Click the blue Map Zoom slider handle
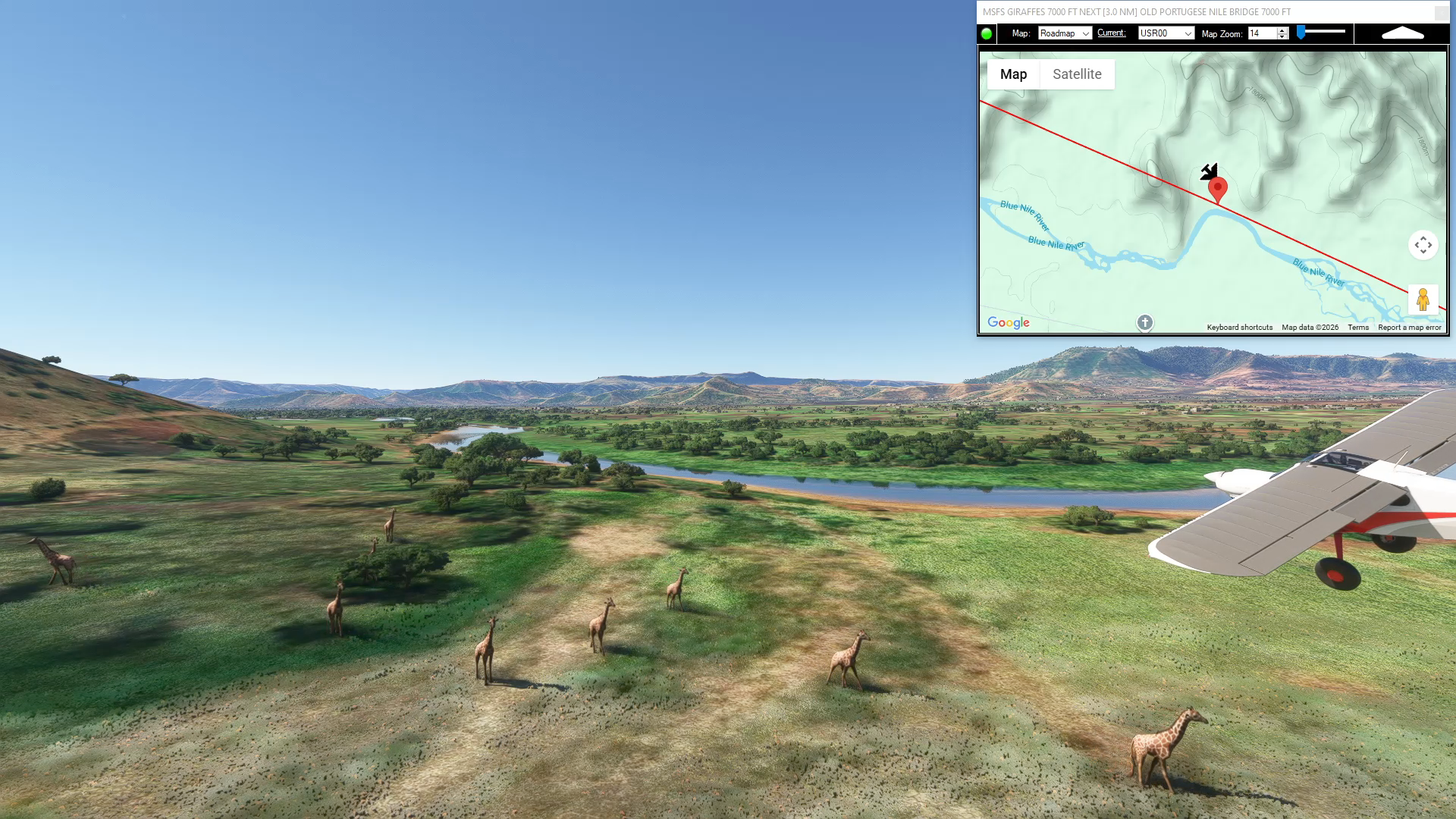Viewport: 1456px width, 819px height. [x=1301, y=33]
